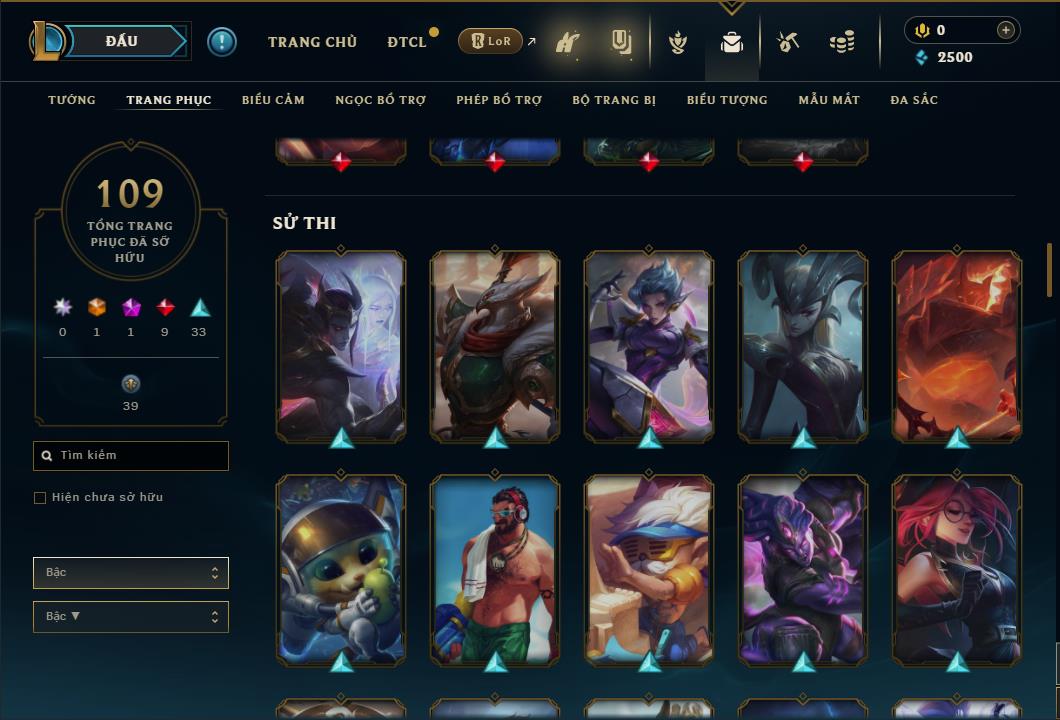Switch to the BIỂU CẢM tab
Viewport: 1060px width, 720px height.
(x=273, y=100)
